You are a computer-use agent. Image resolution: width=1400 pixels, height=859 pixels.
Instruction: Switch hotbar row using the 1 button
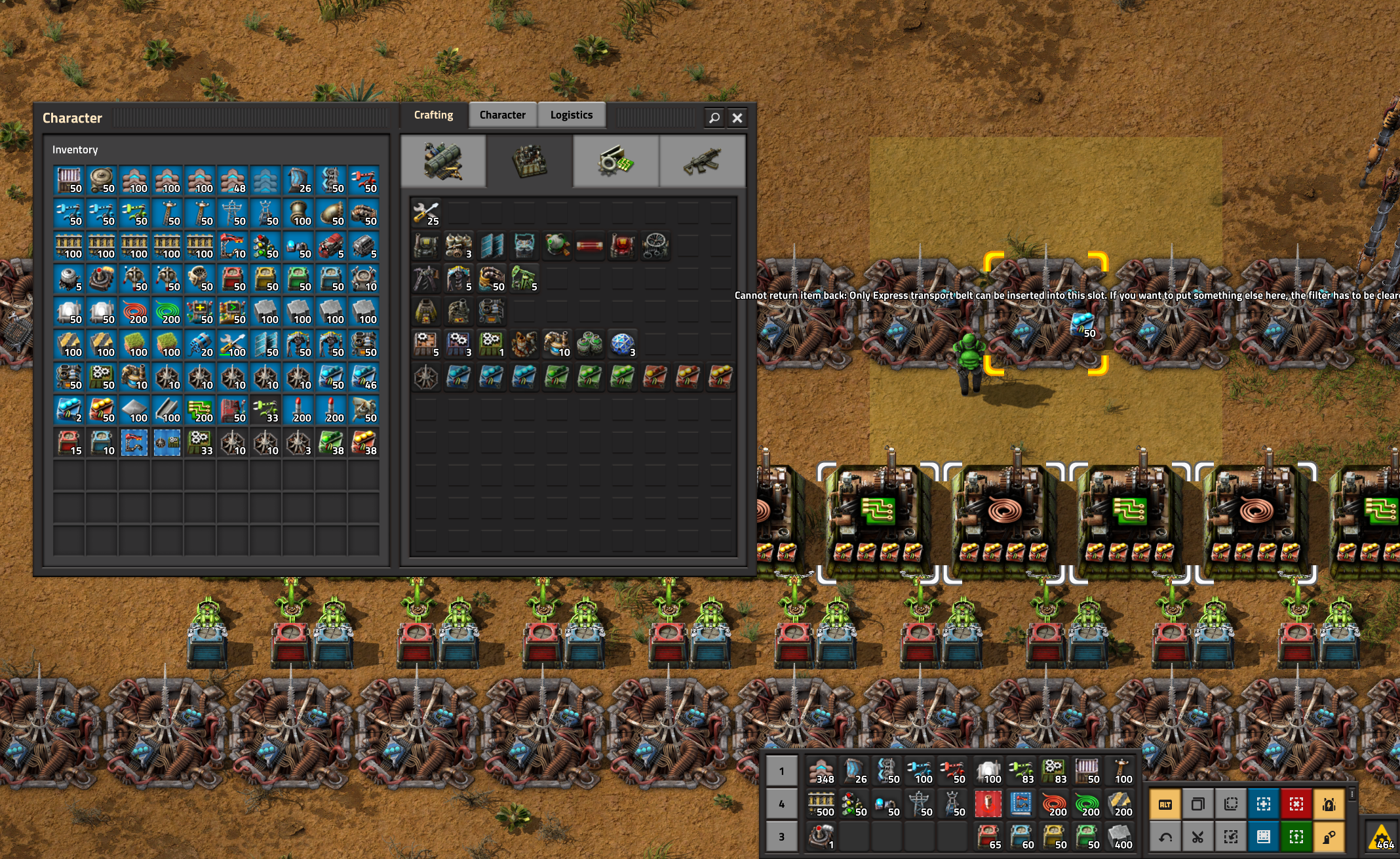[782, 771]
